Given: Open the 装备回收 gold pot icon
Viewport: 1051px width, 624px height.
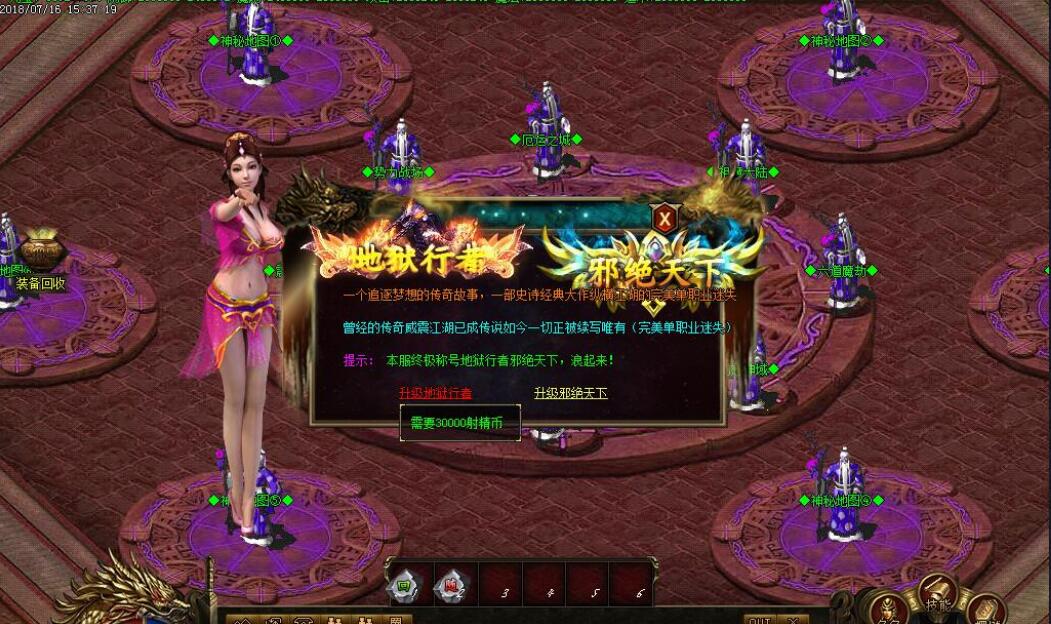Looking at the screenshot, I should pyautogui.click(x=41, y=250).
